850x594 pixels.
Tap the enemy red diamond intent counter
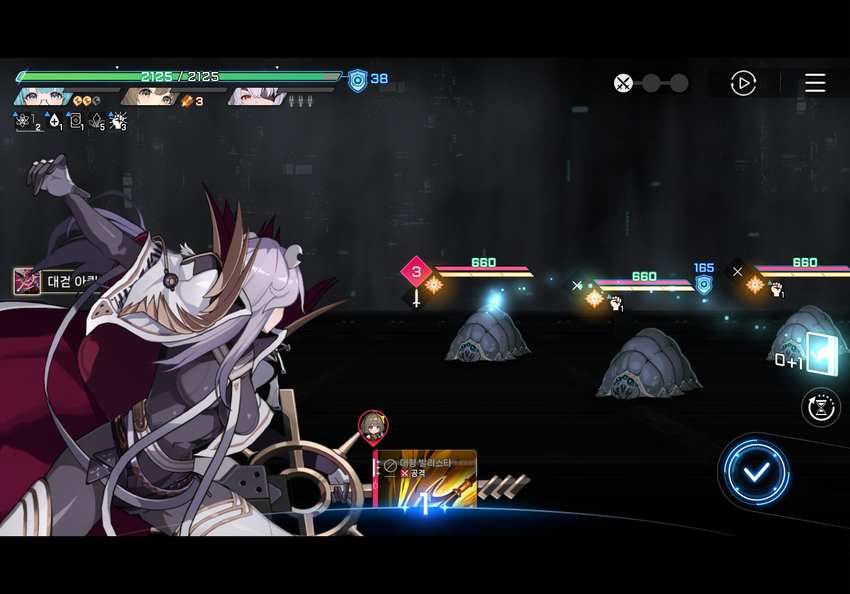pyautogui.click(x=416, y=271)
